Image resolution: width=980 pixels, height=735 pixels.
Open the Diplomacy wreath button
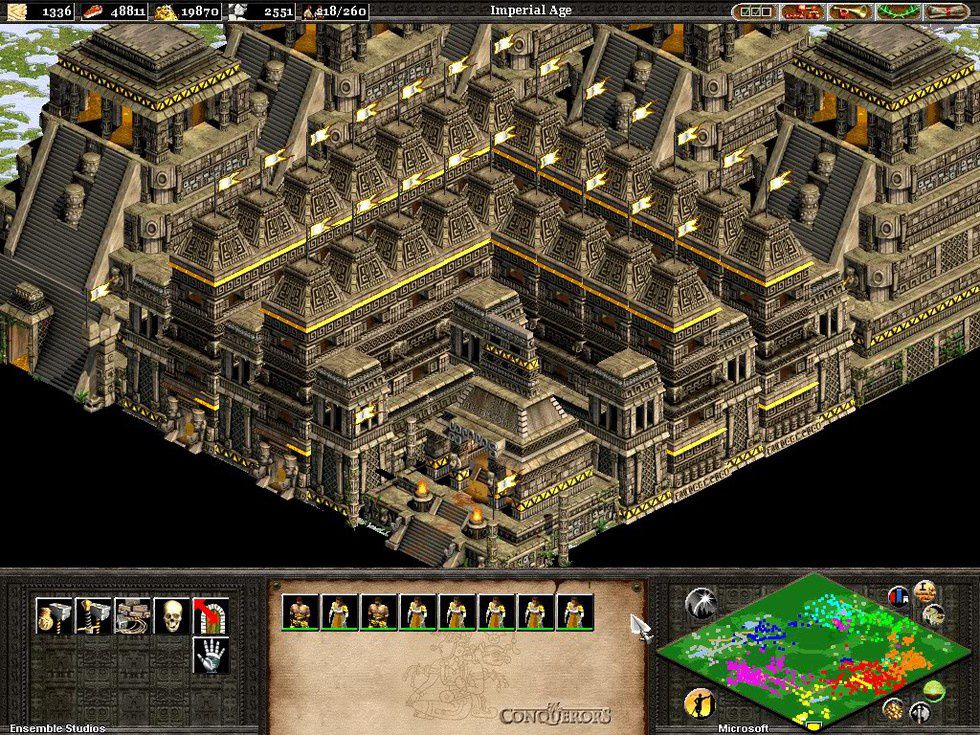pos(901,12)
